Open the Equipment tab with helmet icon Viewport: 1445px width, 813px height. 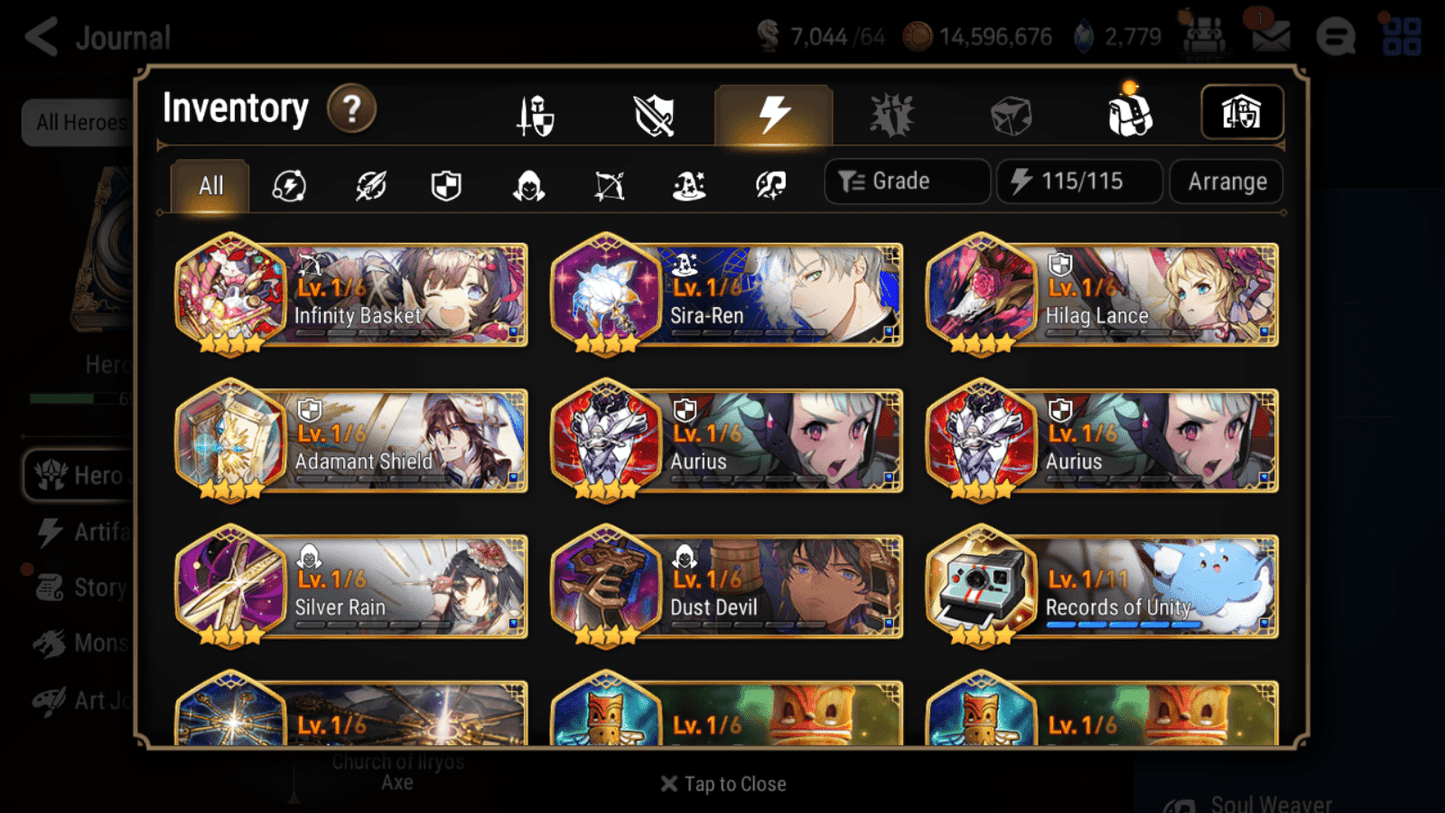[533, 113]
